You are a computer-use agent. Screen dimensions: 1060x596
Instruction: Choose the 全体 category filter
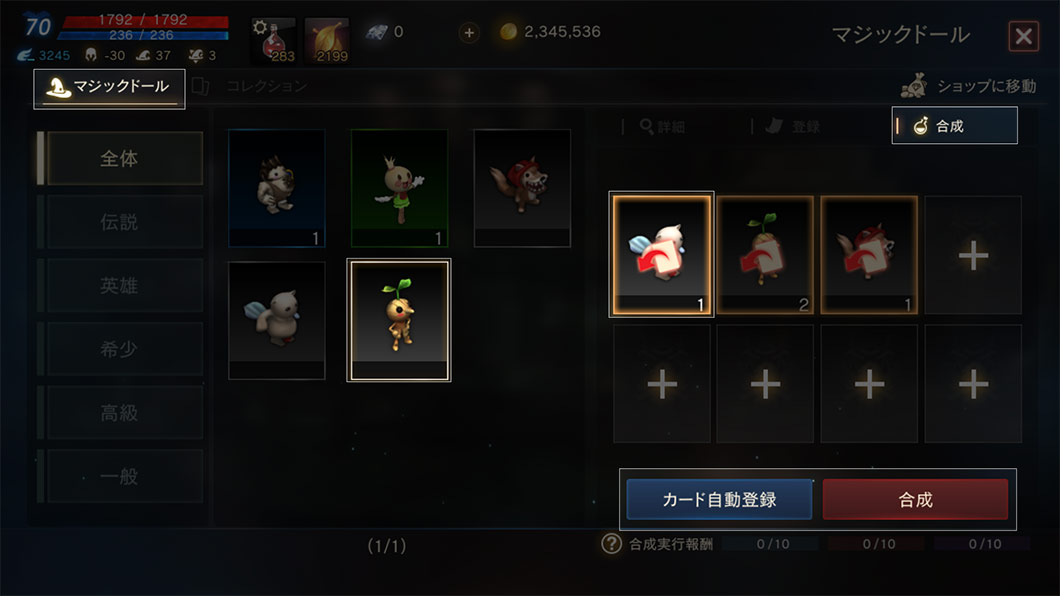click(x=120, y=158)
